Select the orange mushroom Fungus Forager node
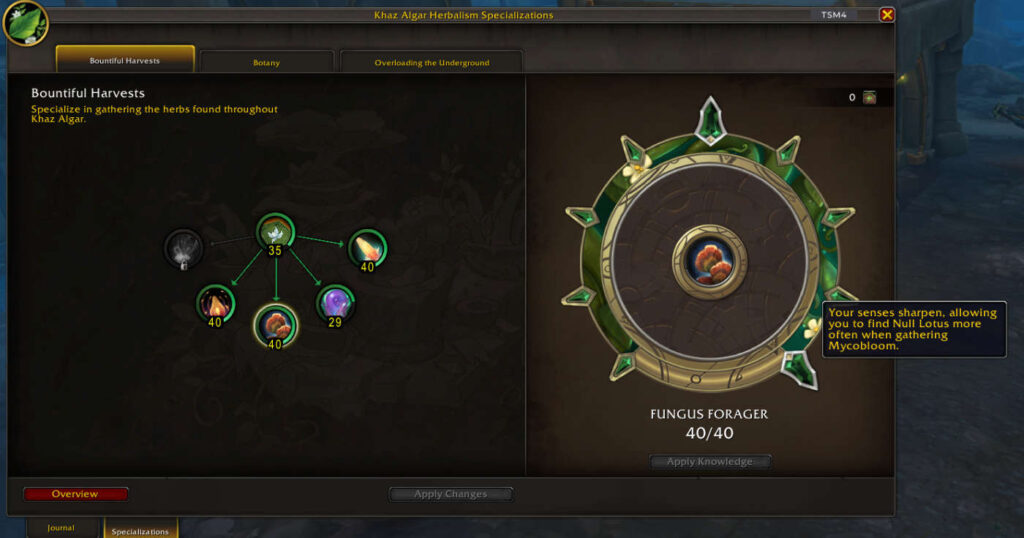The width and height of the screenshot is (1024, 538). (275, 323)
